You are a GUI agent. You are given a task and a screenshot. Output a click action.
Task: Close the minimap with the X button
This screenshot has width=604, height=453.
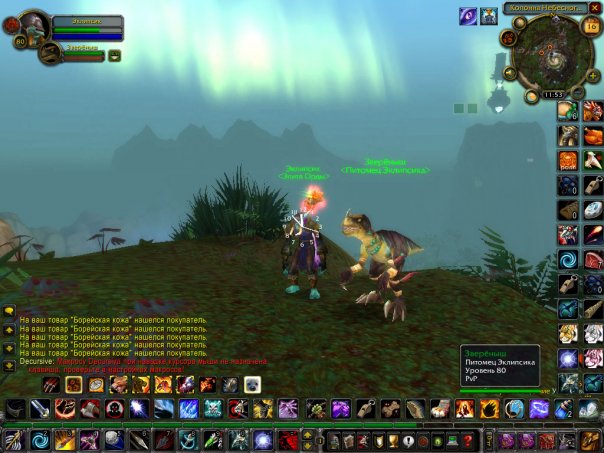(595, 7)
